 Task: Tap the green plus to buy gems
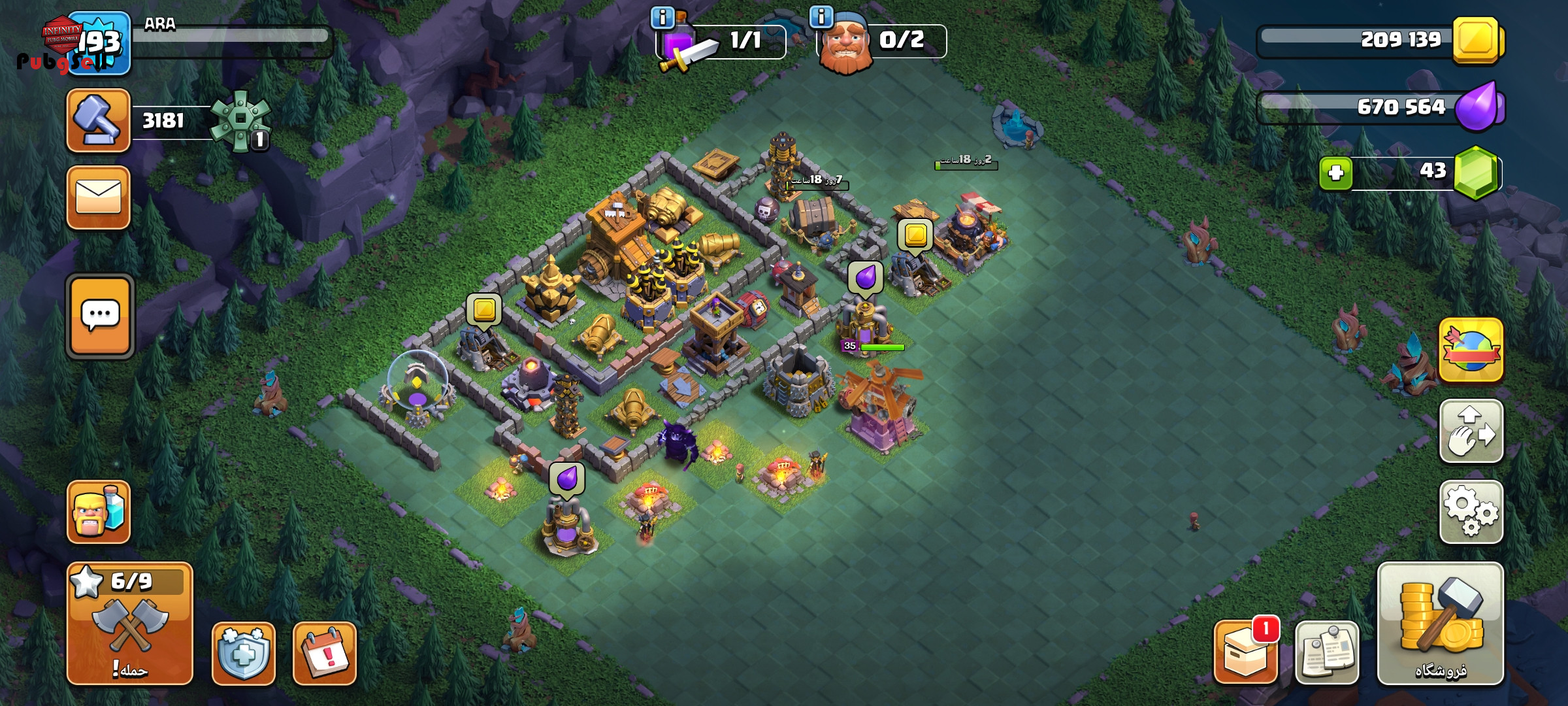[1335, 173]
